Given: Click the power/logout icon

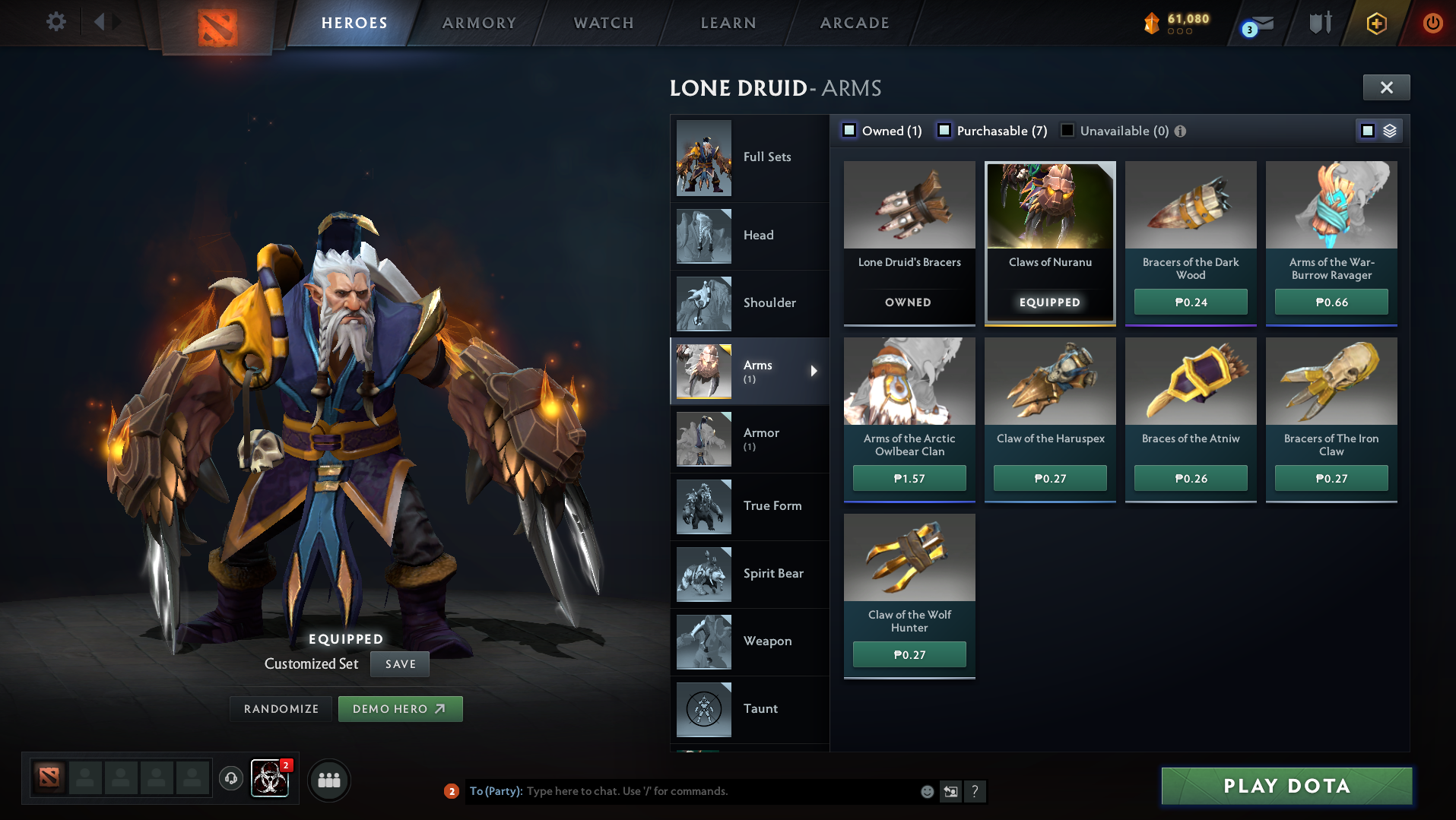Looking at the screenshot, I should tap(1432, 23).
